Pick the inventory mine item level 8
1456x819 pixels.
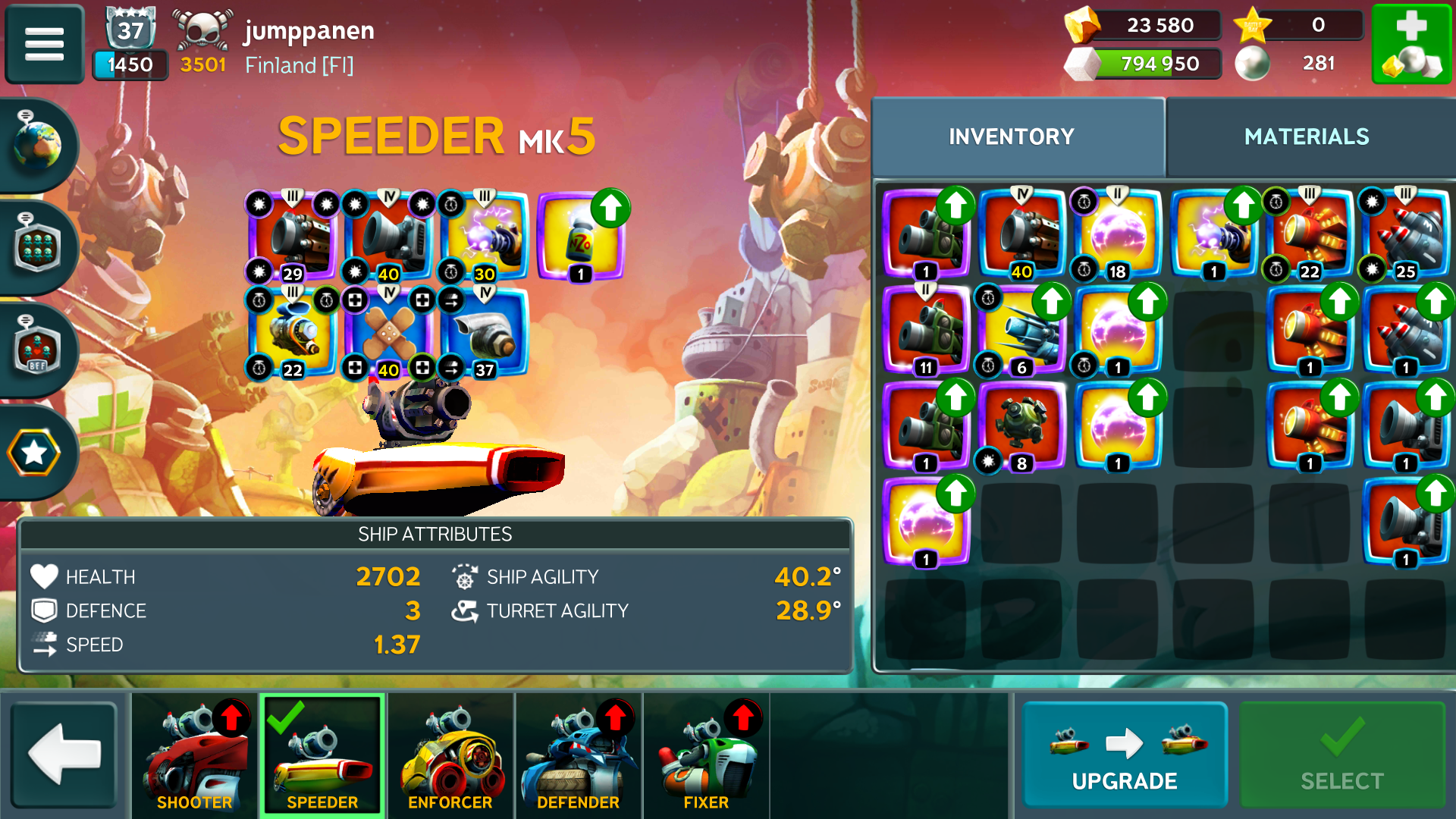tap(1021, 426)
